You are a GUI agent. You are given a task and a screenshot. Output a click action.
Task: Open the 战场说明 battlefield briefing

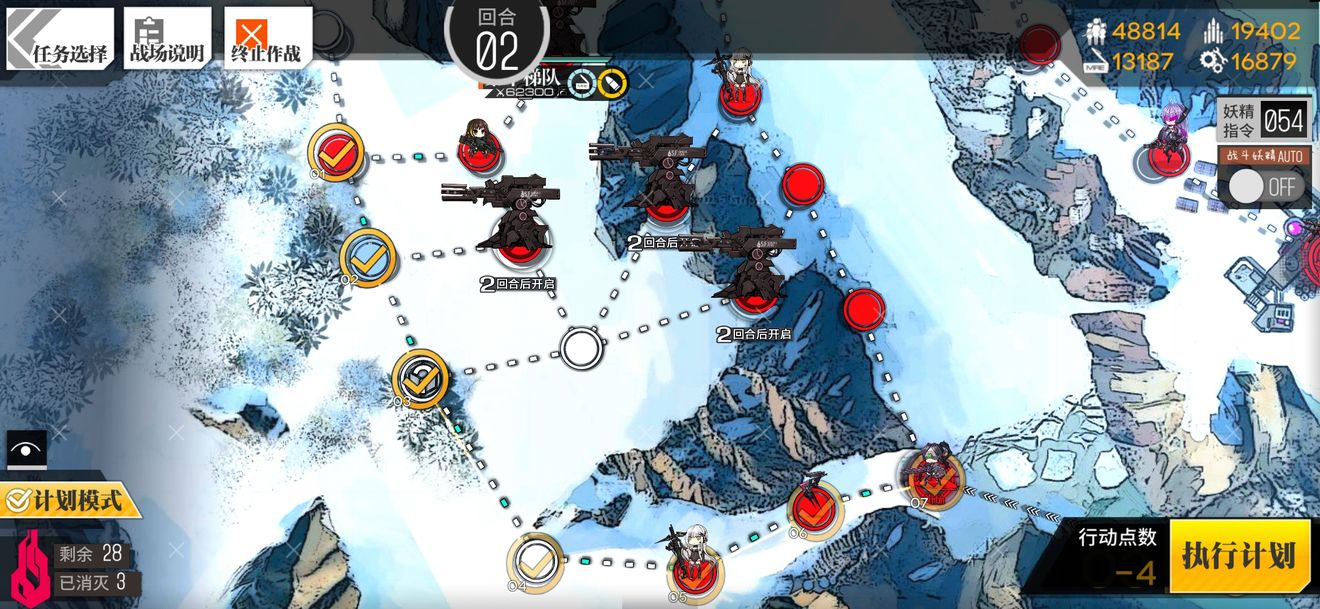coord(167,39)
